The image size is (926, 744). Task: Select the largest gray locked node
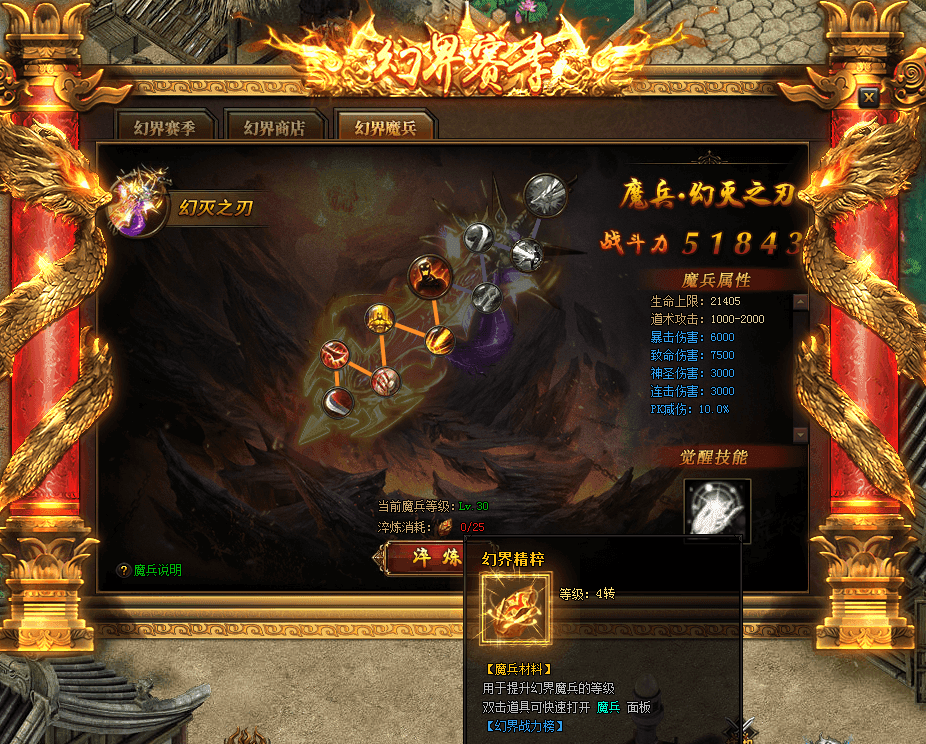pos(546,194)
